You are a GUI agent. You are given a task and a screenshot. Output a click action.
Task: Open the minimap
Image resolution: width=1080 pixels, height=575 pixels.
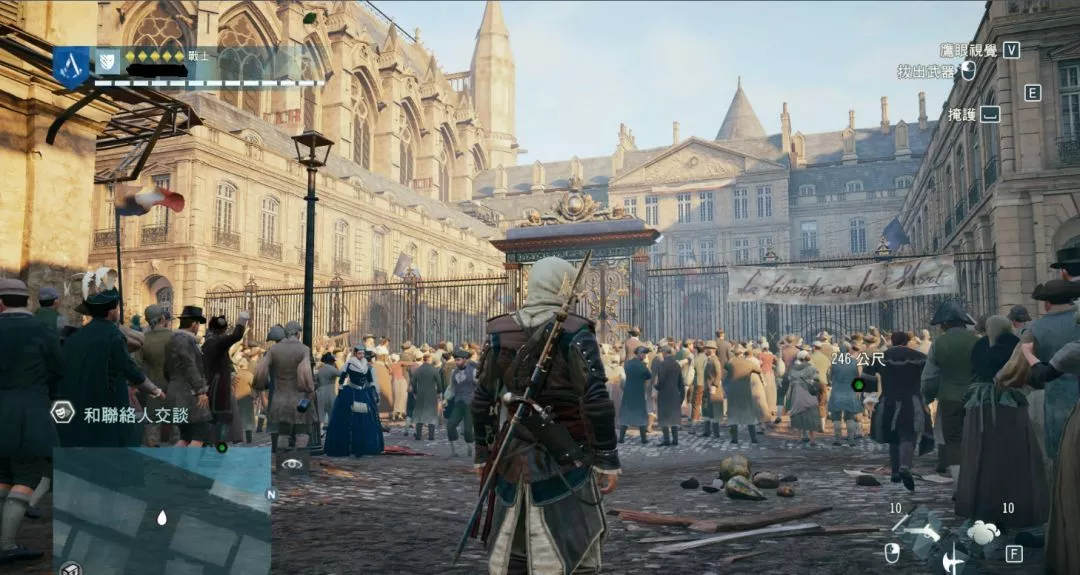[x=161, y=510]
